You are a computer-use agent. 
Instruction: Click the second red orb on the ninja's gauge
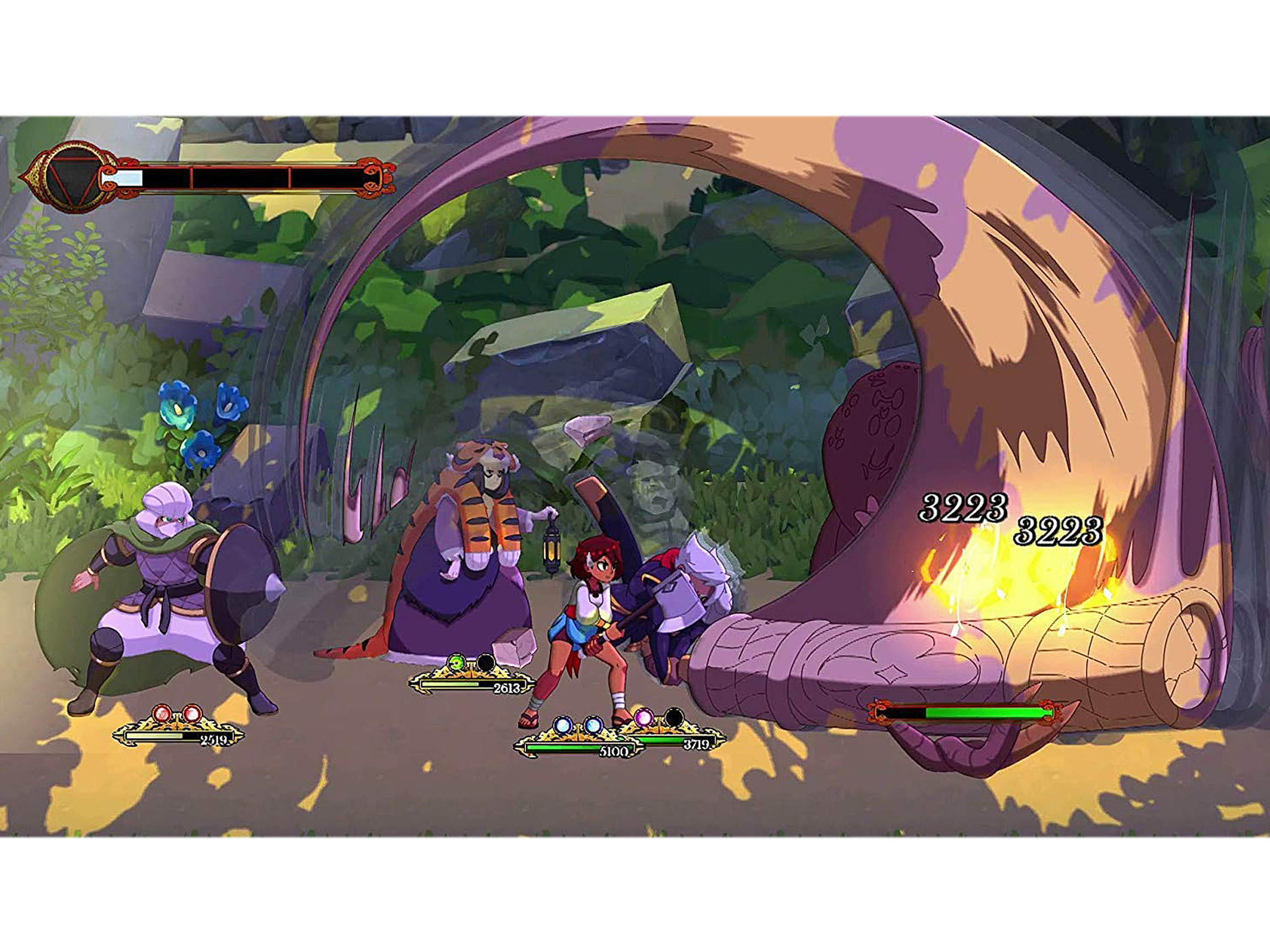point(192,713)
